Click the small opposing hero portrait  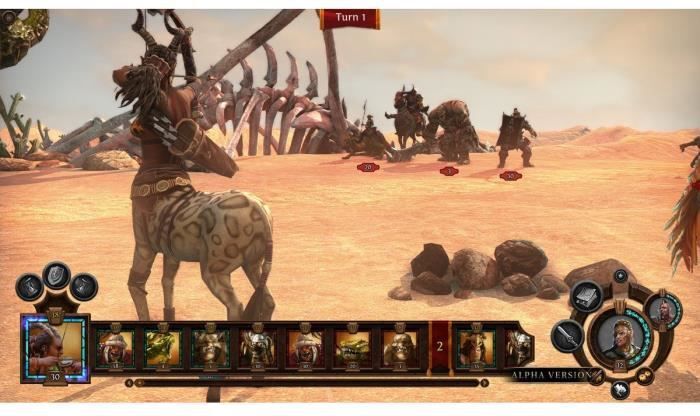661,310
